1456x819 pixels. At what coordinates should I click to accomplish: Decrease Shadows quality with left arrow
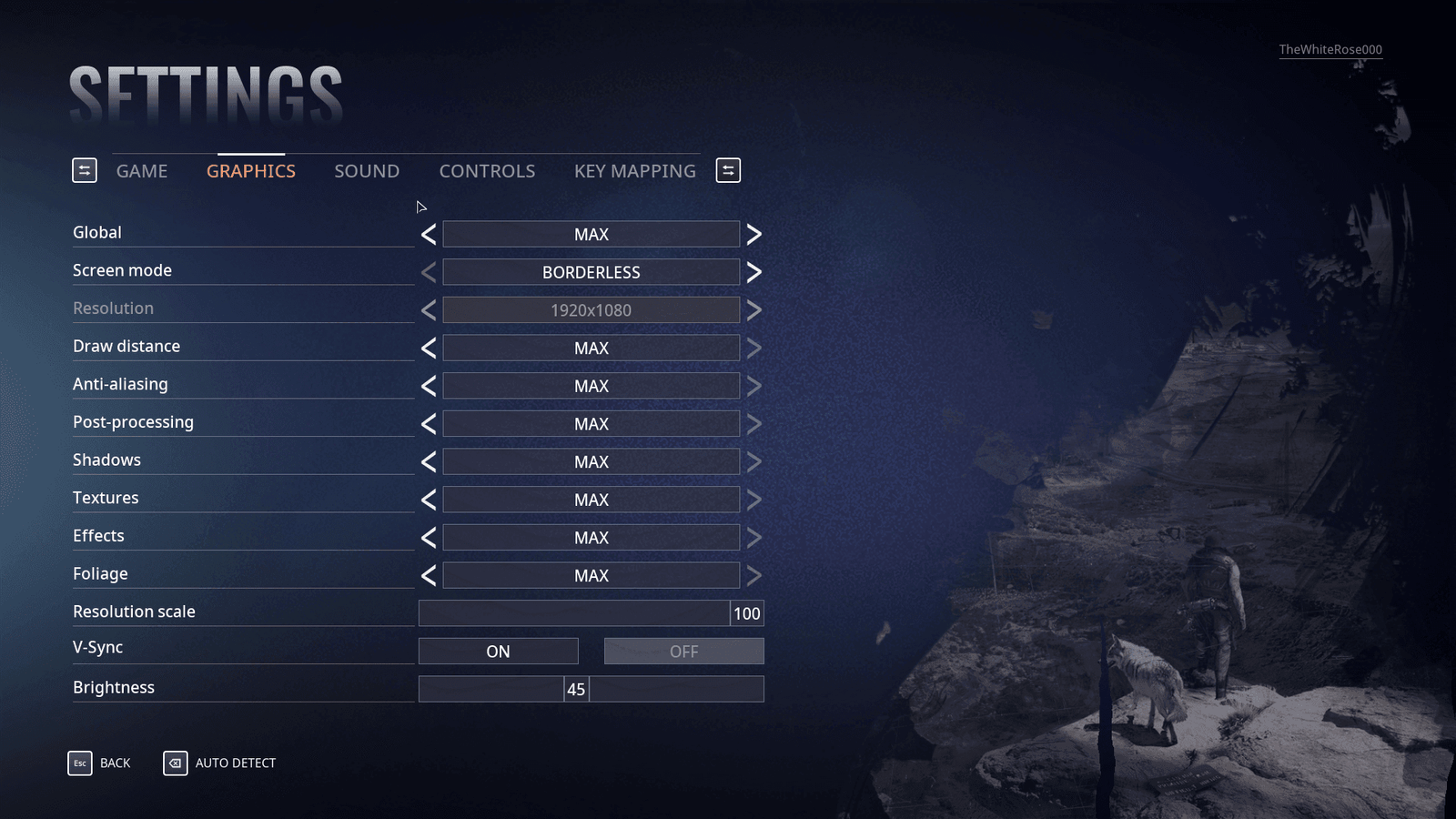coord(429,462)
